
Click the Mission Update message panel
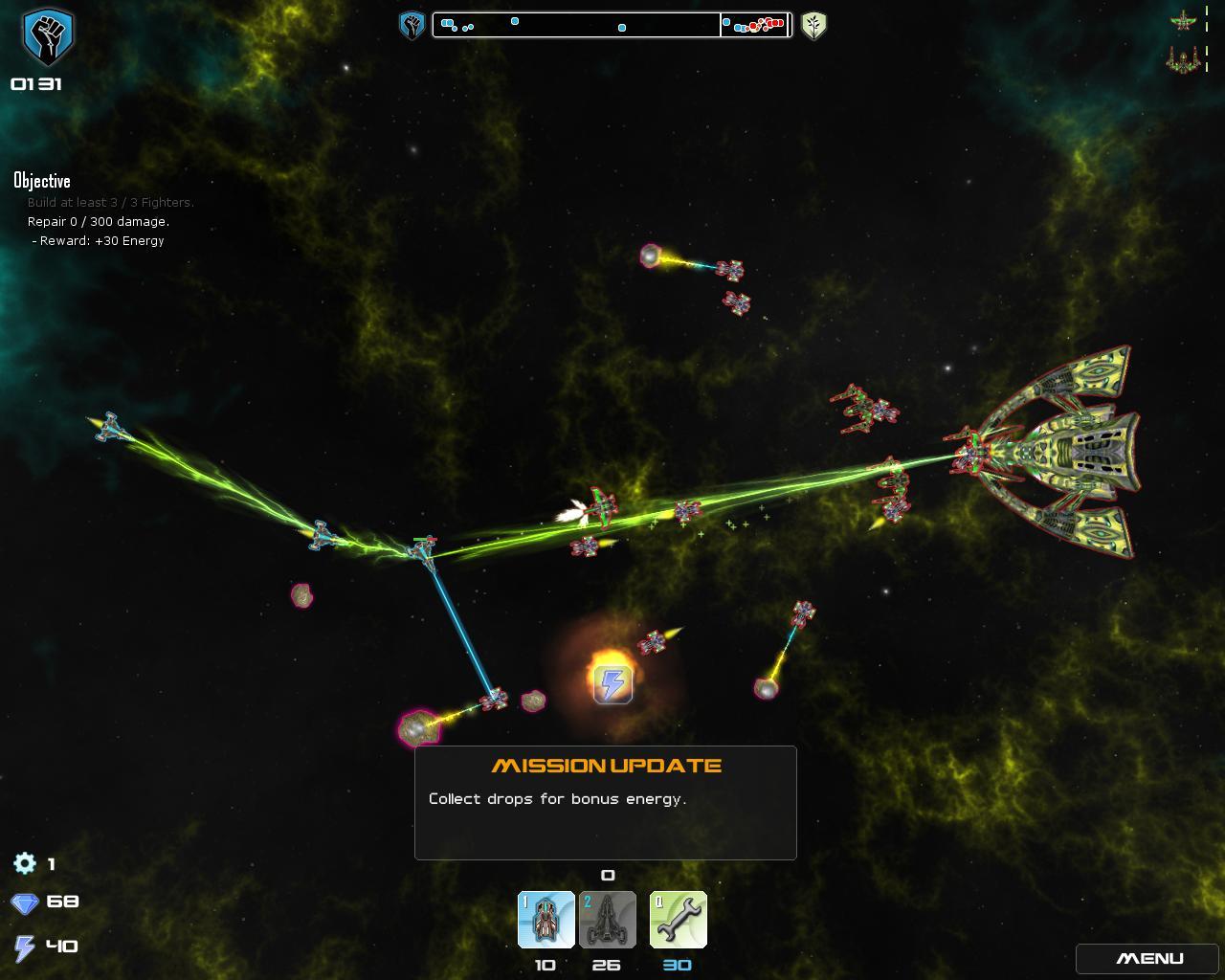point(605,802)
